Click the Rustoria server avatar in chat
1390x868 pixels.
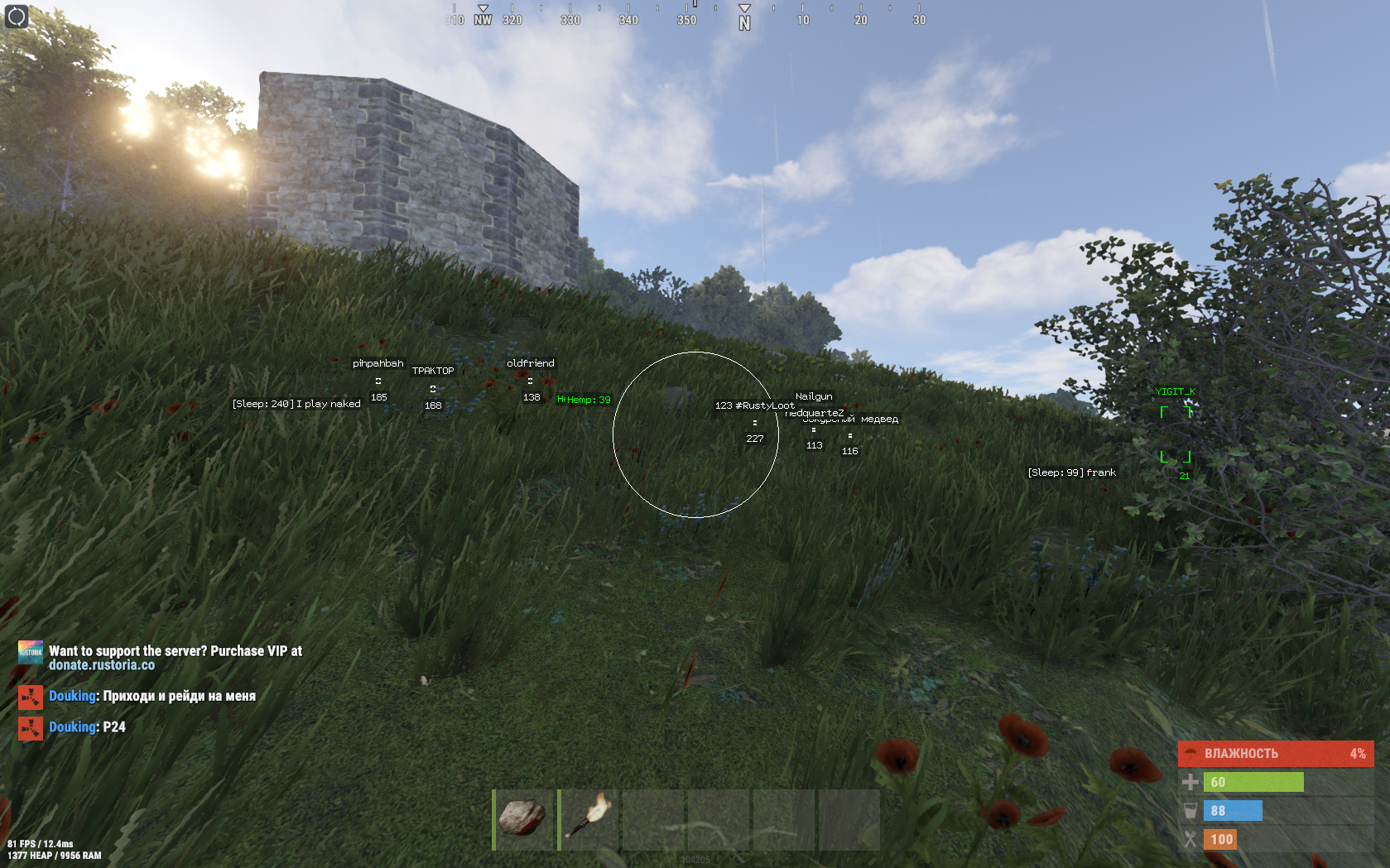point(31,653)
